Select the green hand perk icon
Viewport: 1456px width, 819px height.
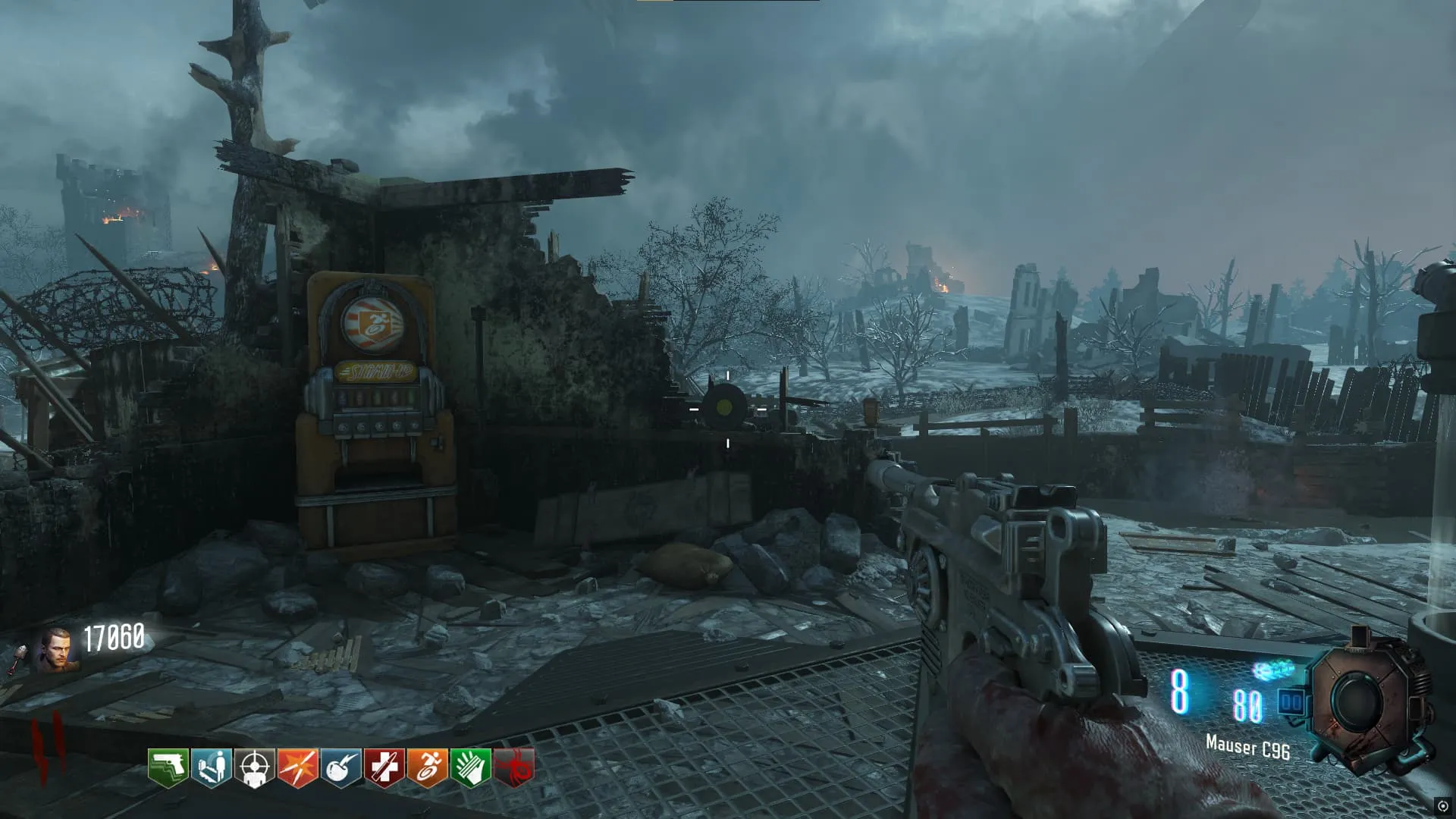coord(470,767)
